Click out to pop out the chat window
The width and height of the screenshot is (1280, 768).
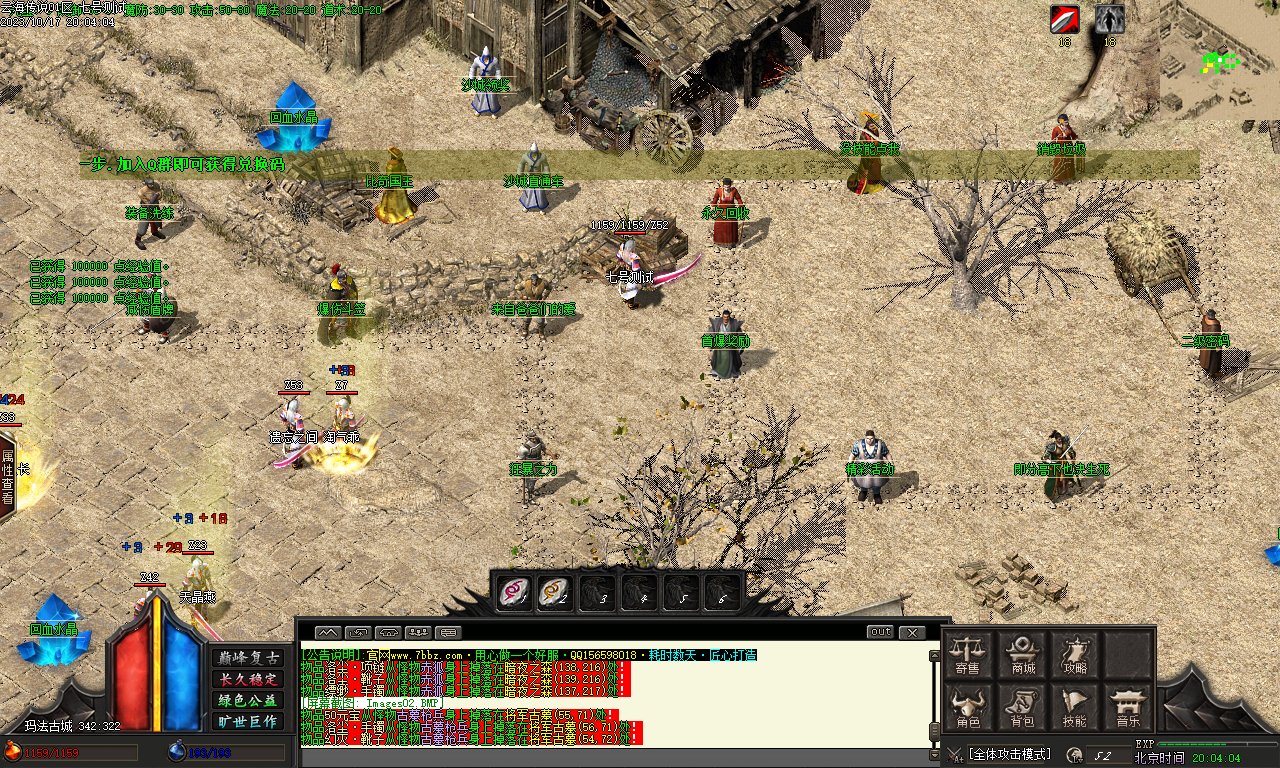(x=880, y=631)
